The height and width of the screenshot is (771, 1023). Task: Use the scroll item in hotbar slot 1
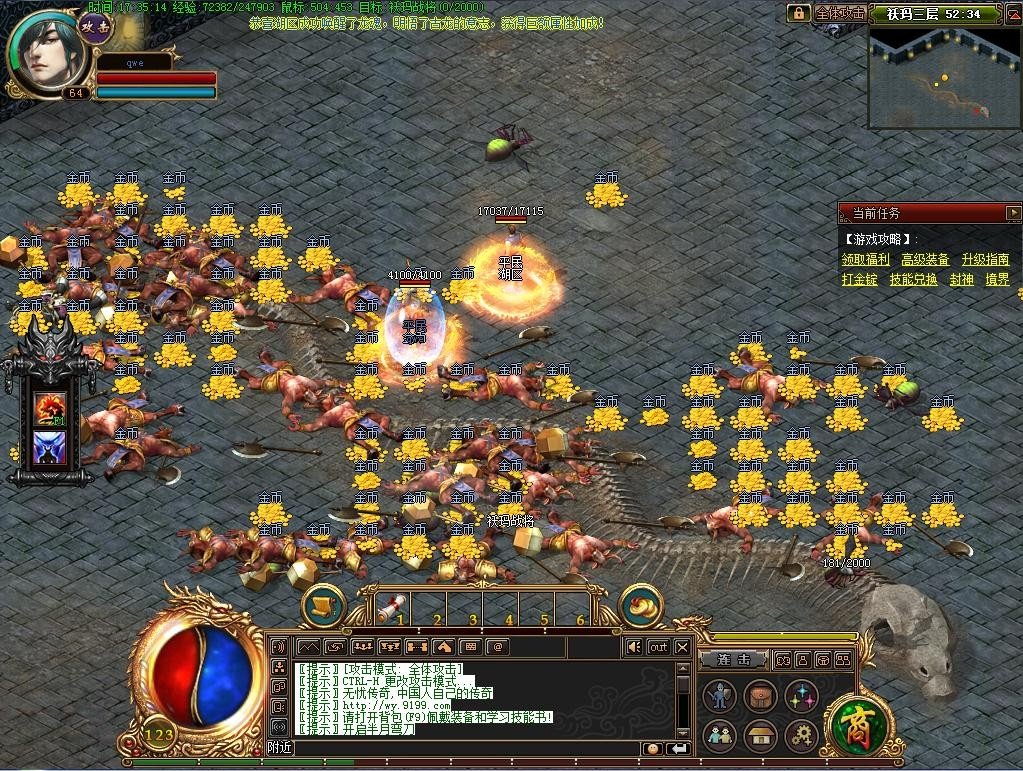(x=391, y=605)
